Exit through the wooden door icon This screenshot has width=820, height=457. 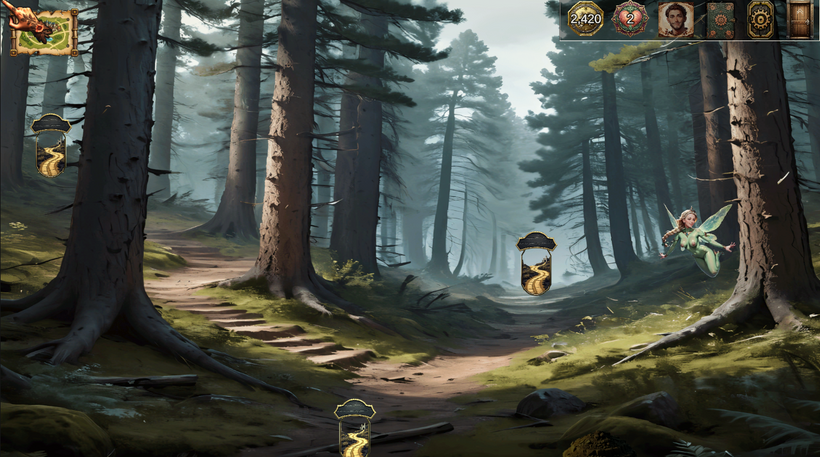click(800, 20)
